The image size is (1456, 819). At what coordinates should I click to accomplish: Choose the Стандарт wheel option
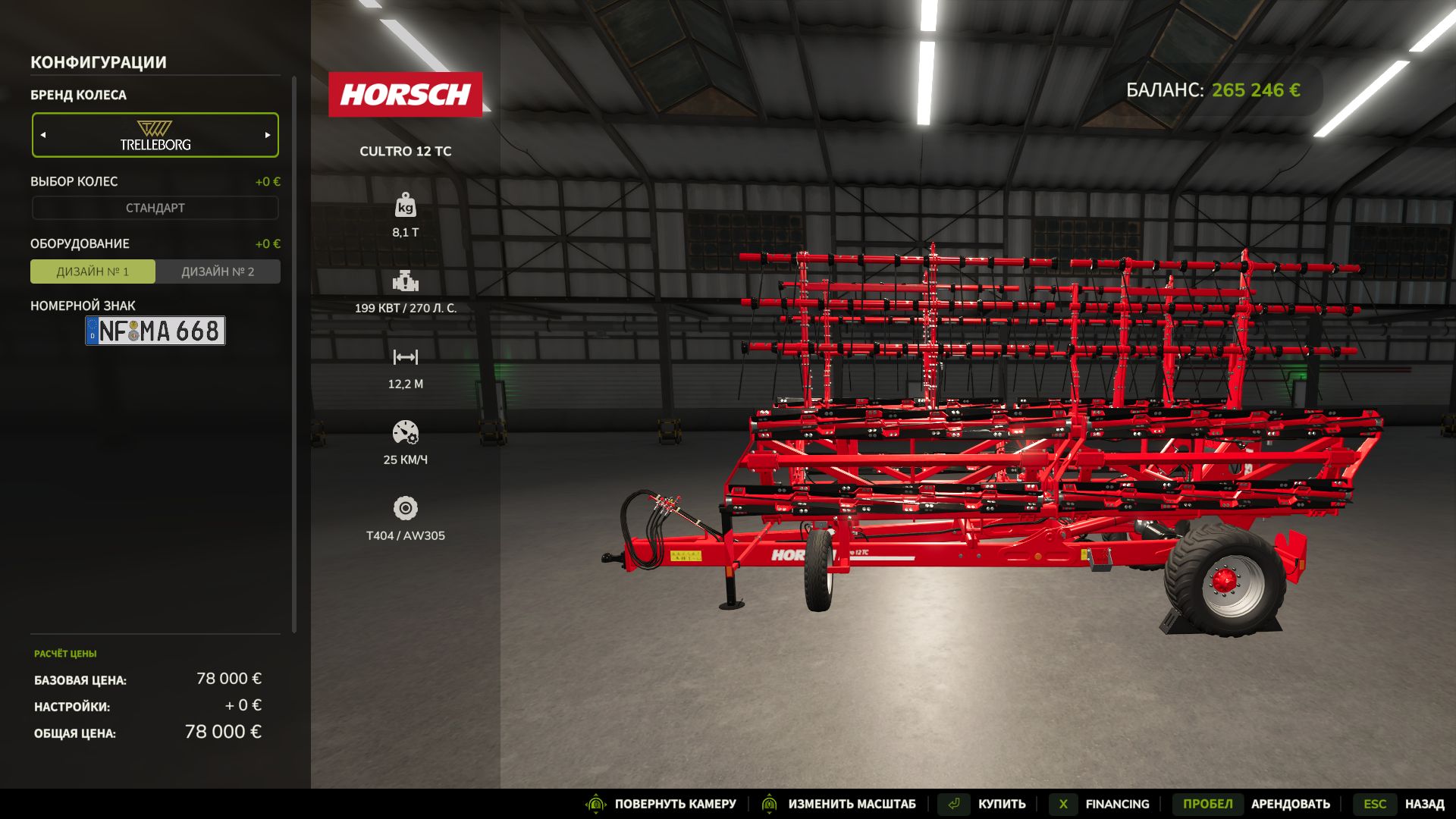(155, 208)
